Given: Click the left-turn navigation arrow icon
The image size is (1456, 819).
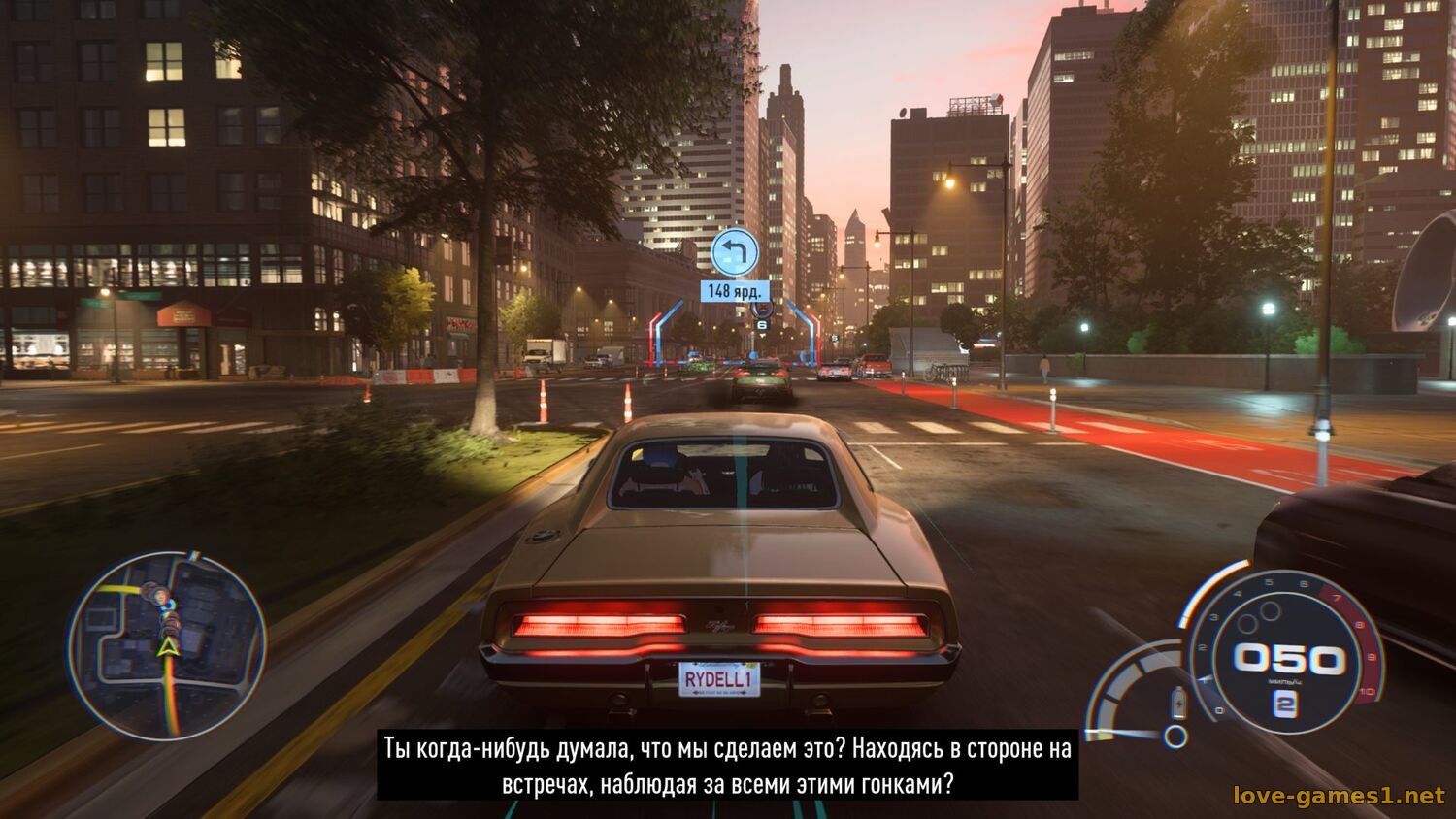Looking at the screenshot, I should click(x=735, y=252).
